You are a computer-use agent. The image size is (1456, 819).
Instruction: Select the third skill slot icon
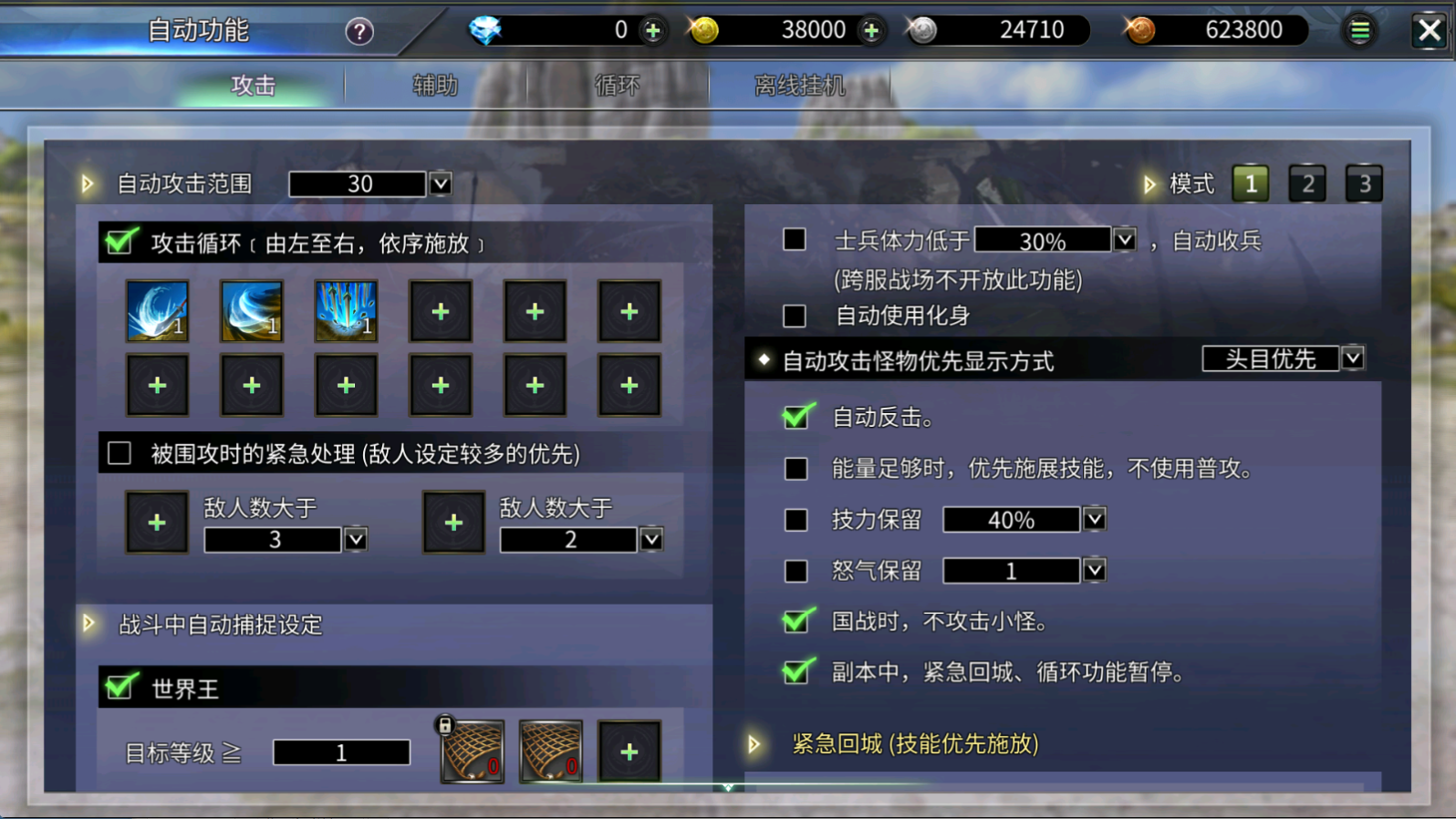pyautogui.click(x=347, y=311)
